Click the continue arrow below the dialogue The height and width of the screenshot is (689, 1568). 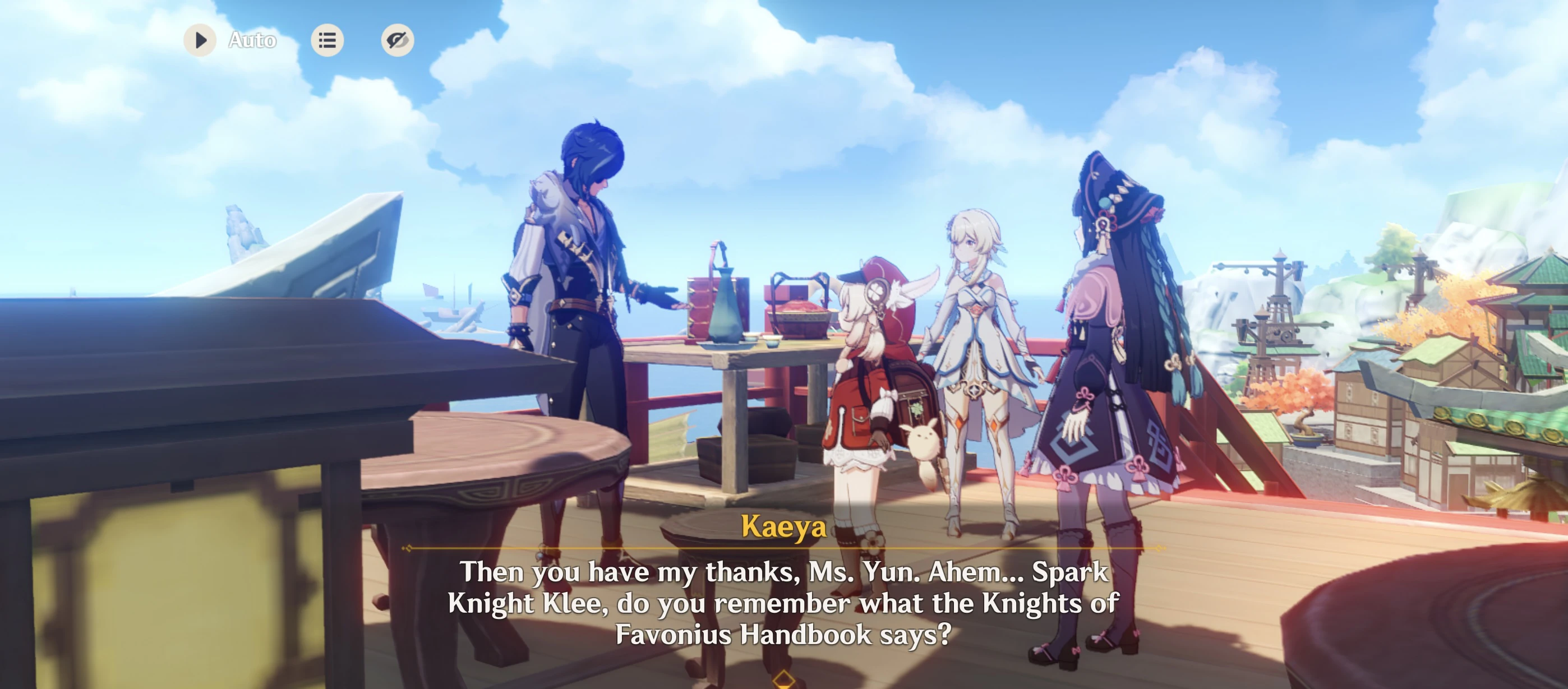coord(784,681)
